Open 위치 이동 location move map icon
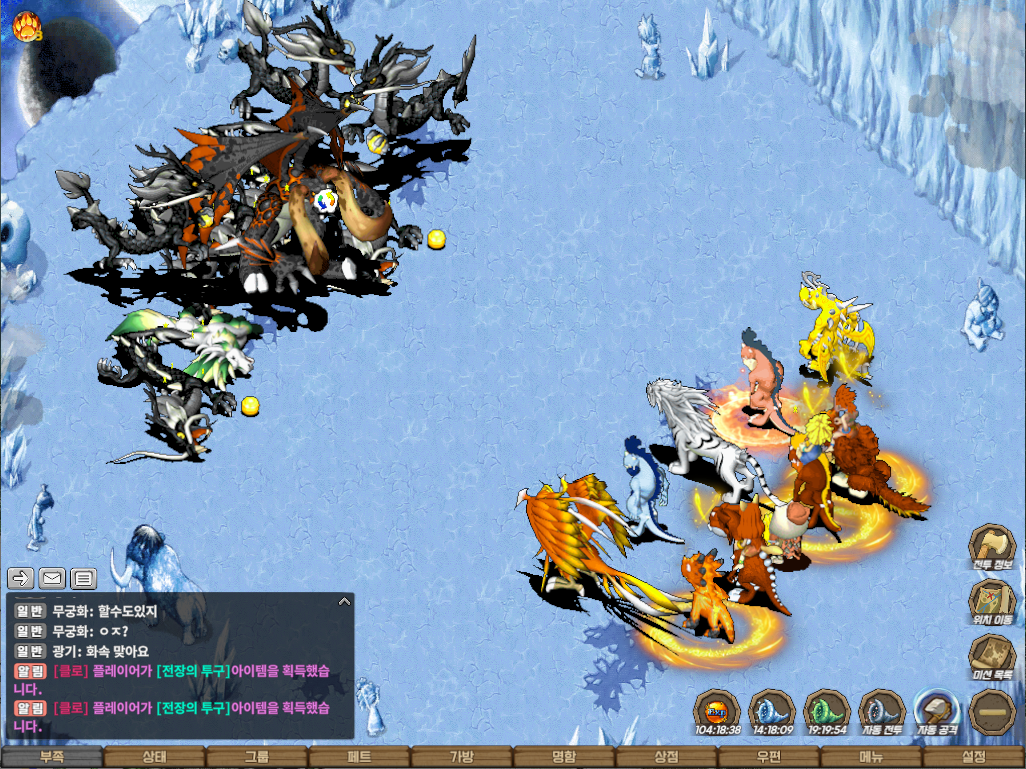1026x769 pixels. pos(992,603)
